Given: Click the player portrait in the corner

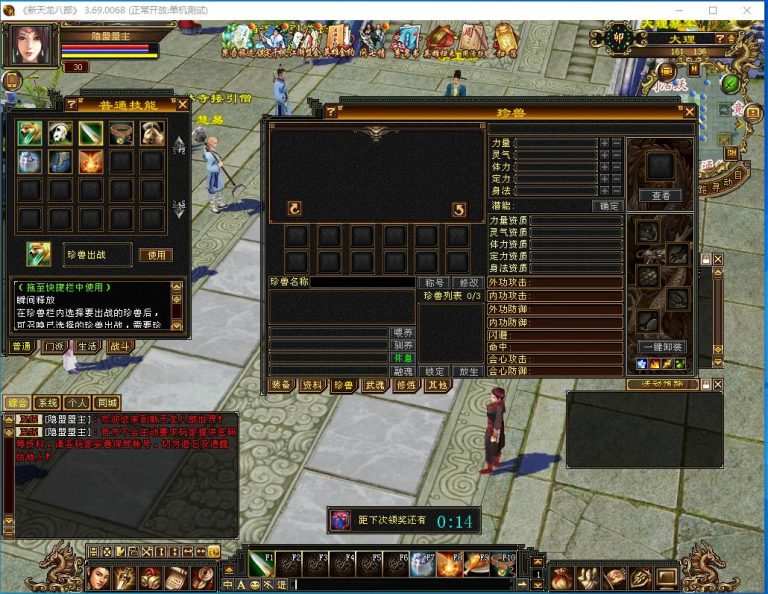Looking at the screenshot, I should [32, 46].
